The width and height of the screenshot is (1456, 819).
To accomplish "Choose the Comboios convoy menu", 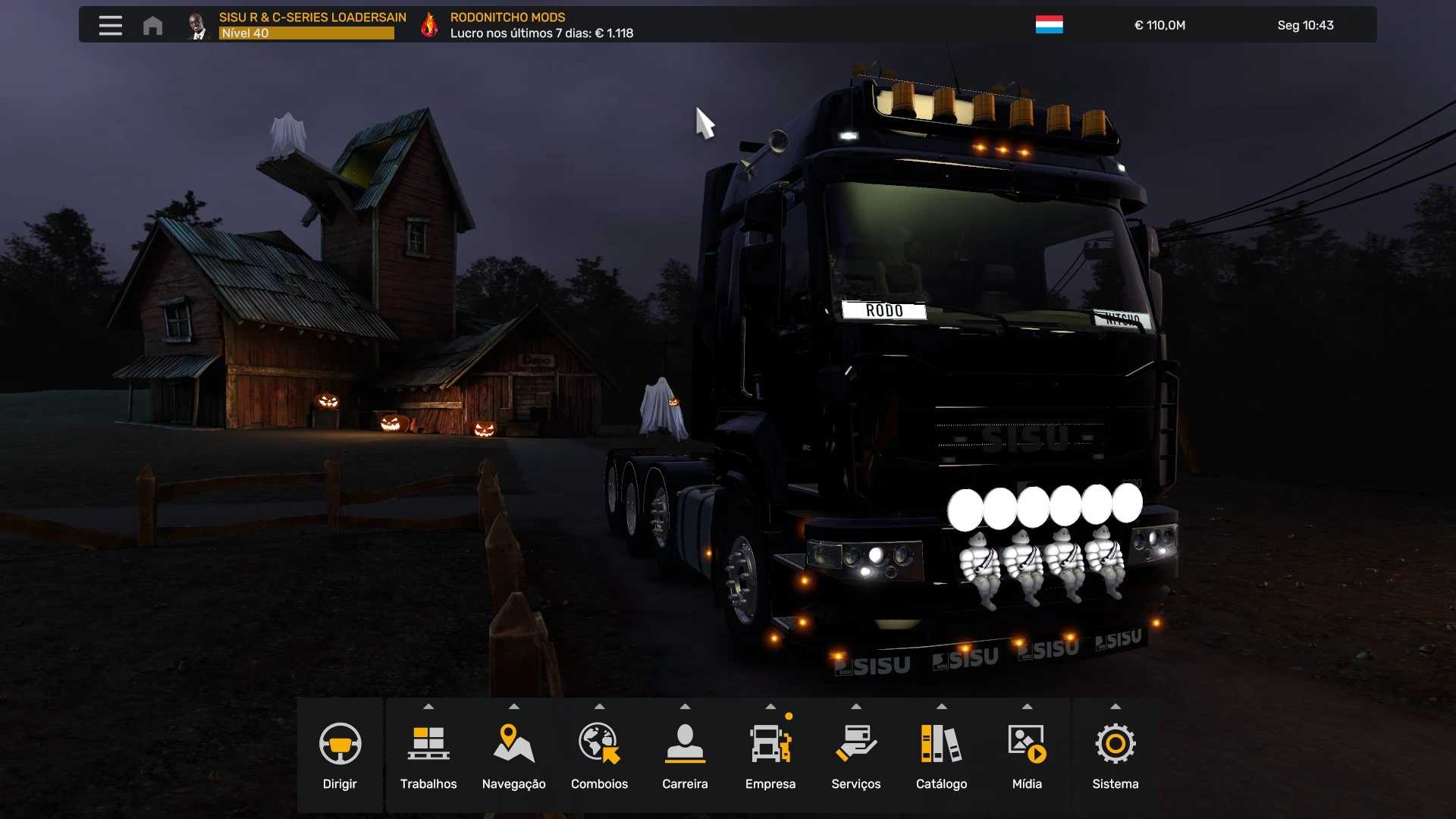I will [599, 755].
